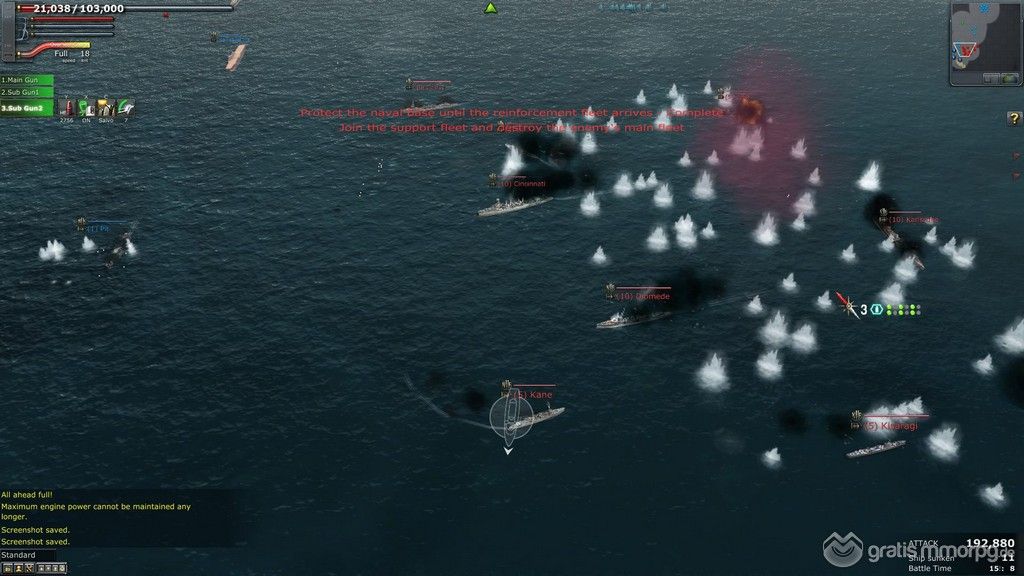The width and height of the screenshot is (1024, 576).
Task: Click the green arrow marker at top center
Action: (x=491, y=8)
